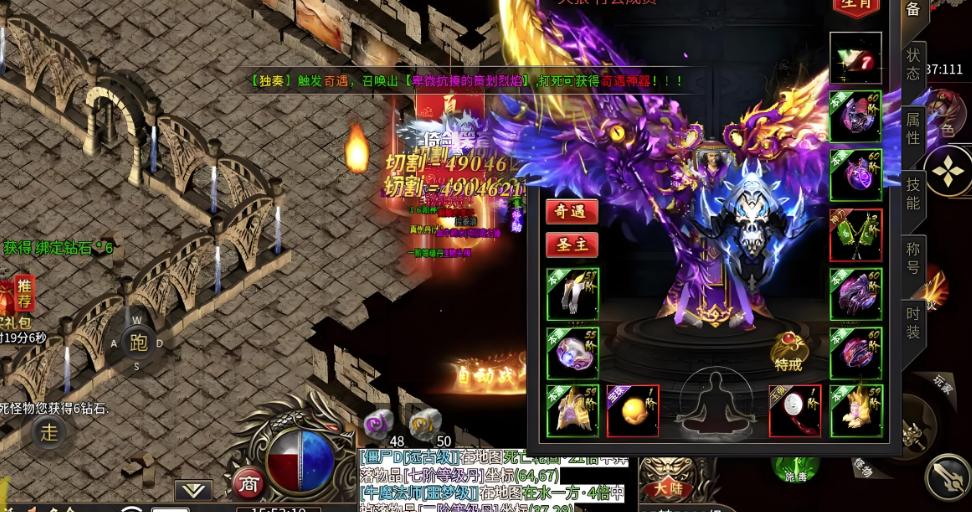Select the golden orb equipment slot
This screenshot has height=512, width=972.
coord(633,411)
